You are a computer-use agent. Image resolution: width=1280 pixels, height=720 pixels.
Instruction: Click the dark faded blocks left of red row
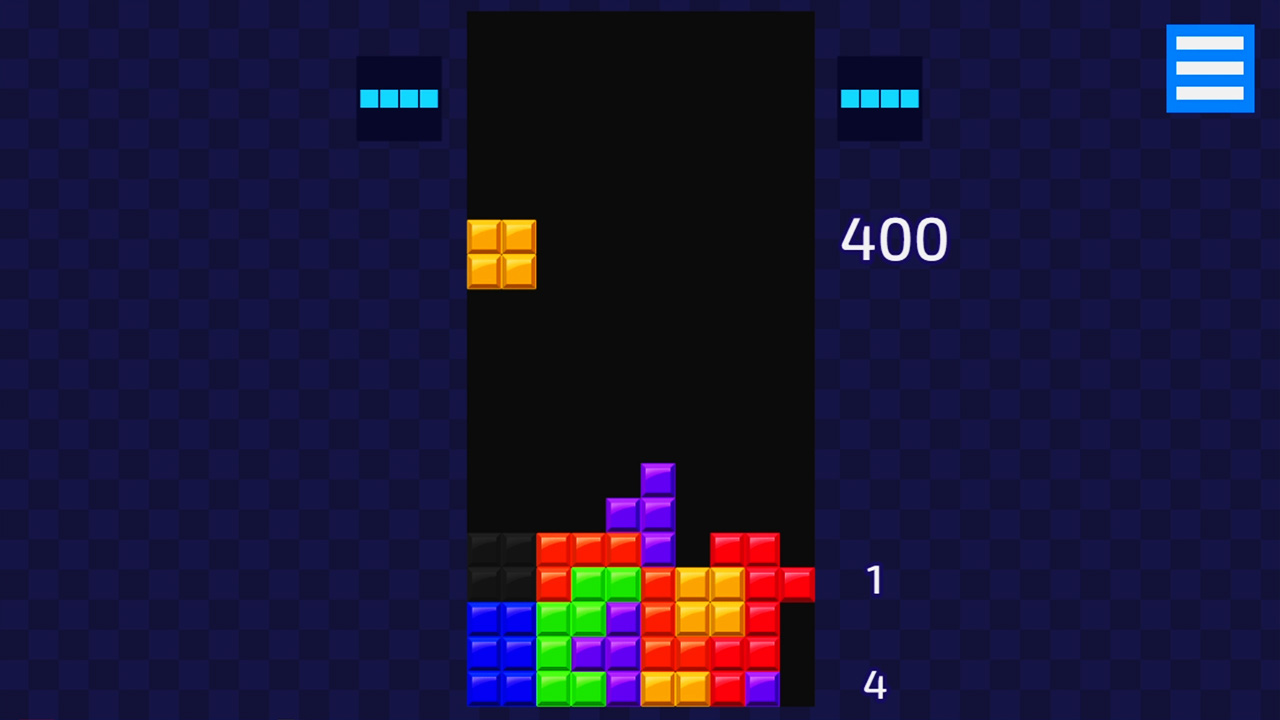pos(500,565)
